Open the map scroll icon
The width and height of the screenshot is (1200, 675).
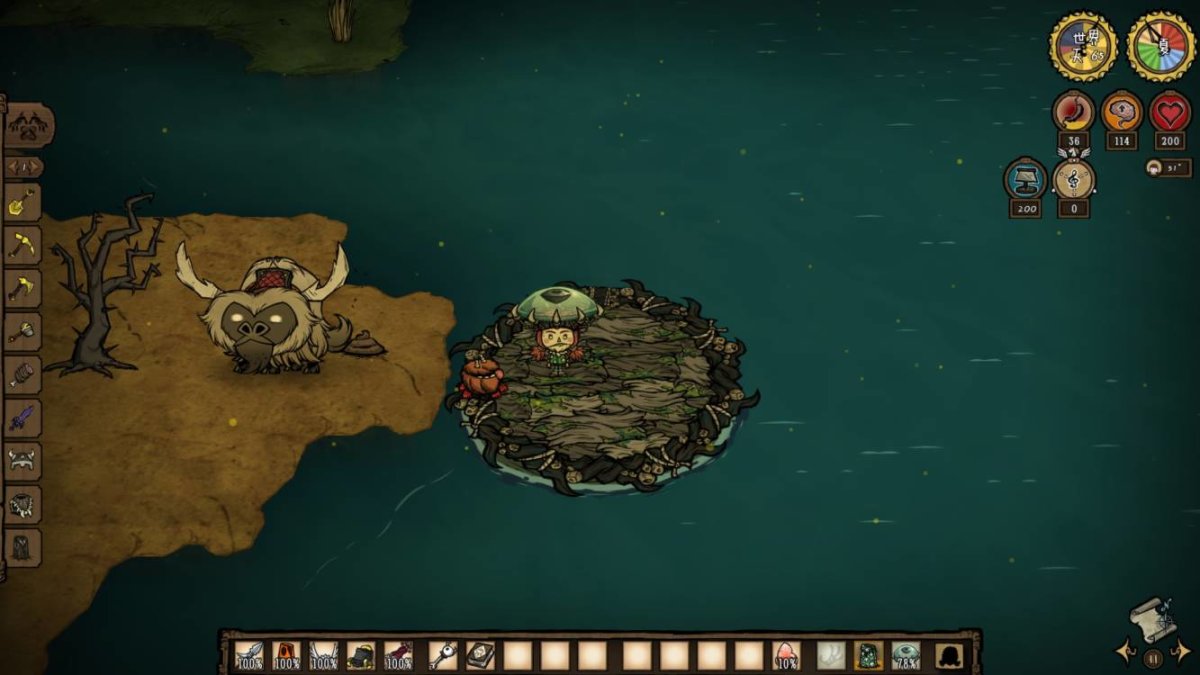(1152, 619)
